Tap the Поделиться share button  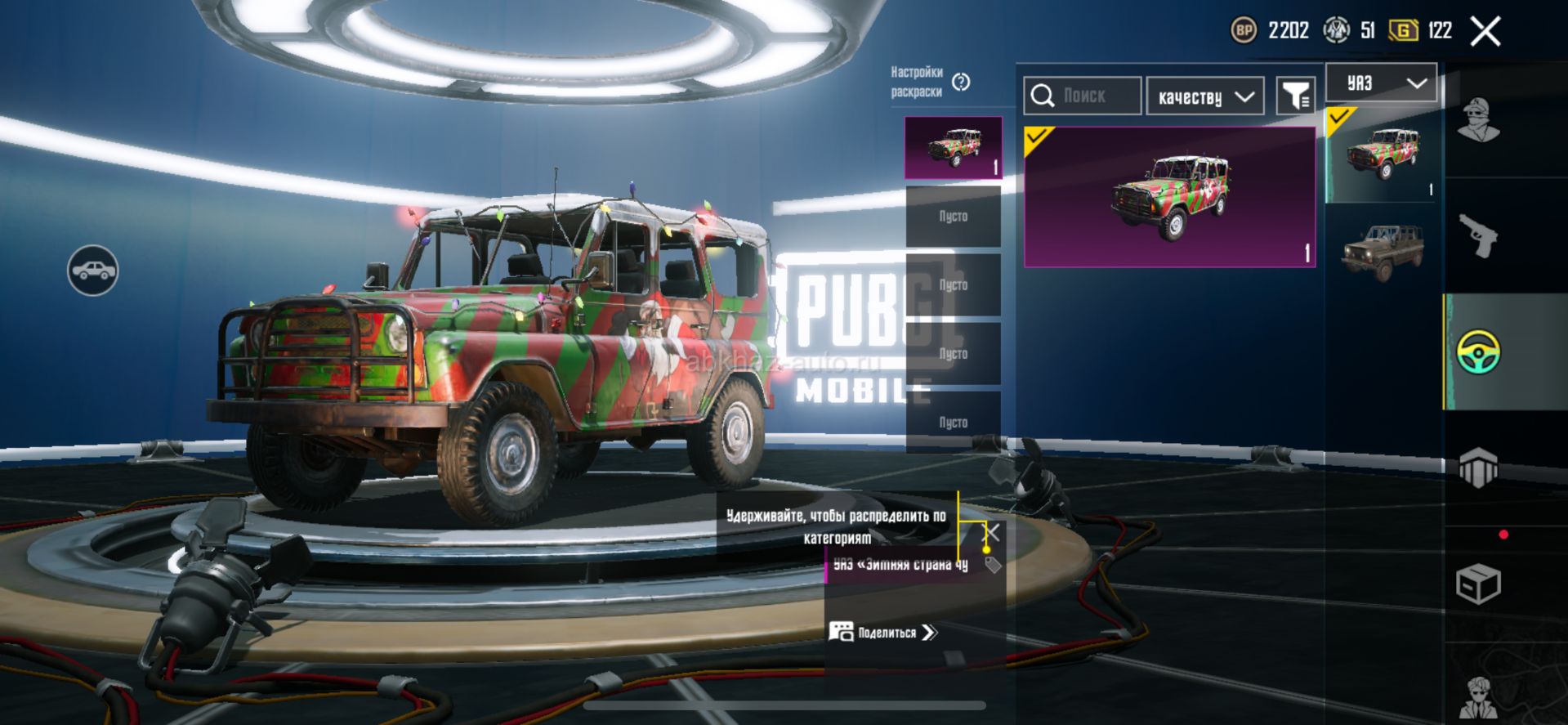point(884,633)
